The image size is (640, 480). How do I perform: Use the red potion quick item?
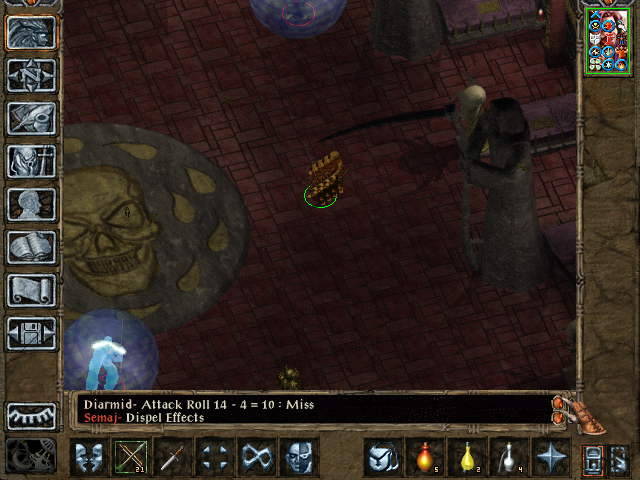click(424, 458)
